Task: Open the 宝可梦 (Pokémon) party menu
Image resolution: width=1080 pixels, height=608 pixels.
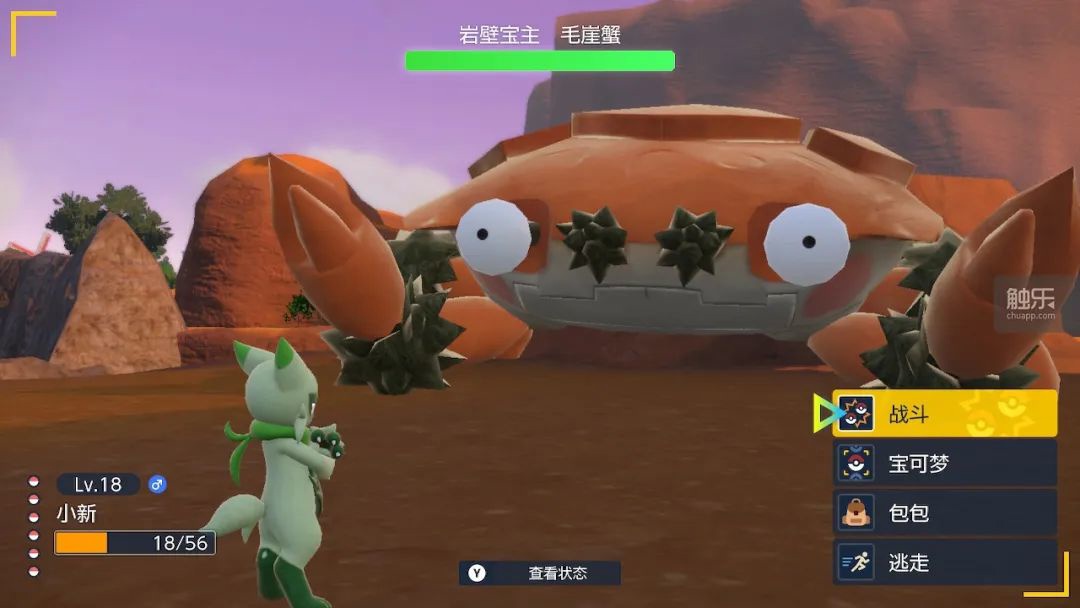Action: (944, 464)
